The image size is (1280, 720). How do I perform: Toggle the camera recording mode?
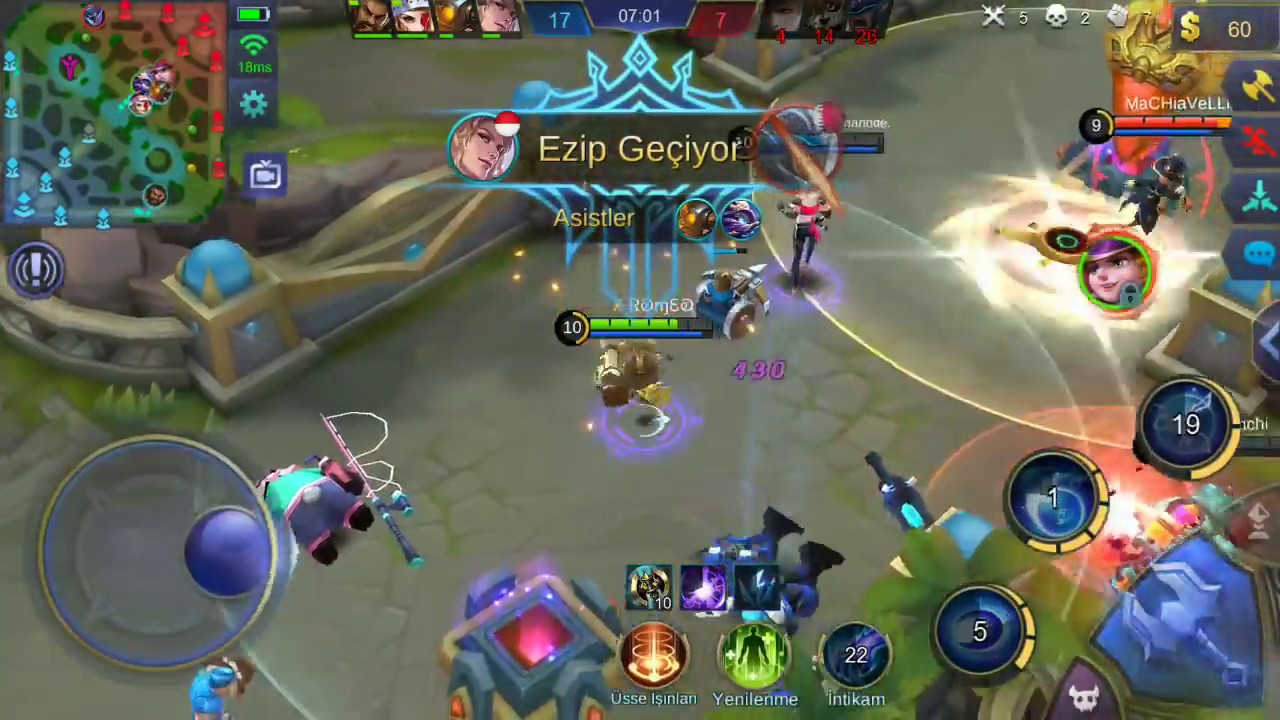265,174
